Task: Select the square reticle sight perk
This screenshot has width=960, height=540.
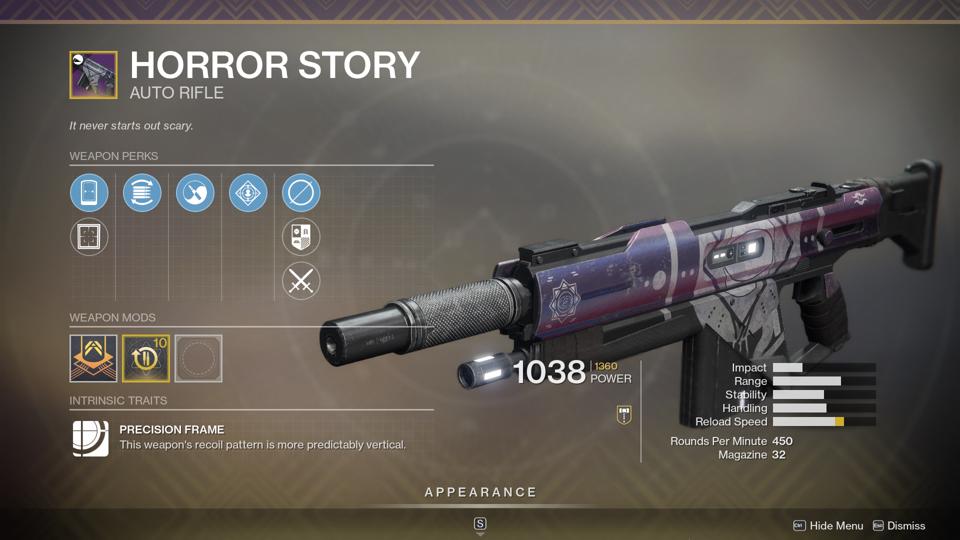Action: [x=89, y=238]
